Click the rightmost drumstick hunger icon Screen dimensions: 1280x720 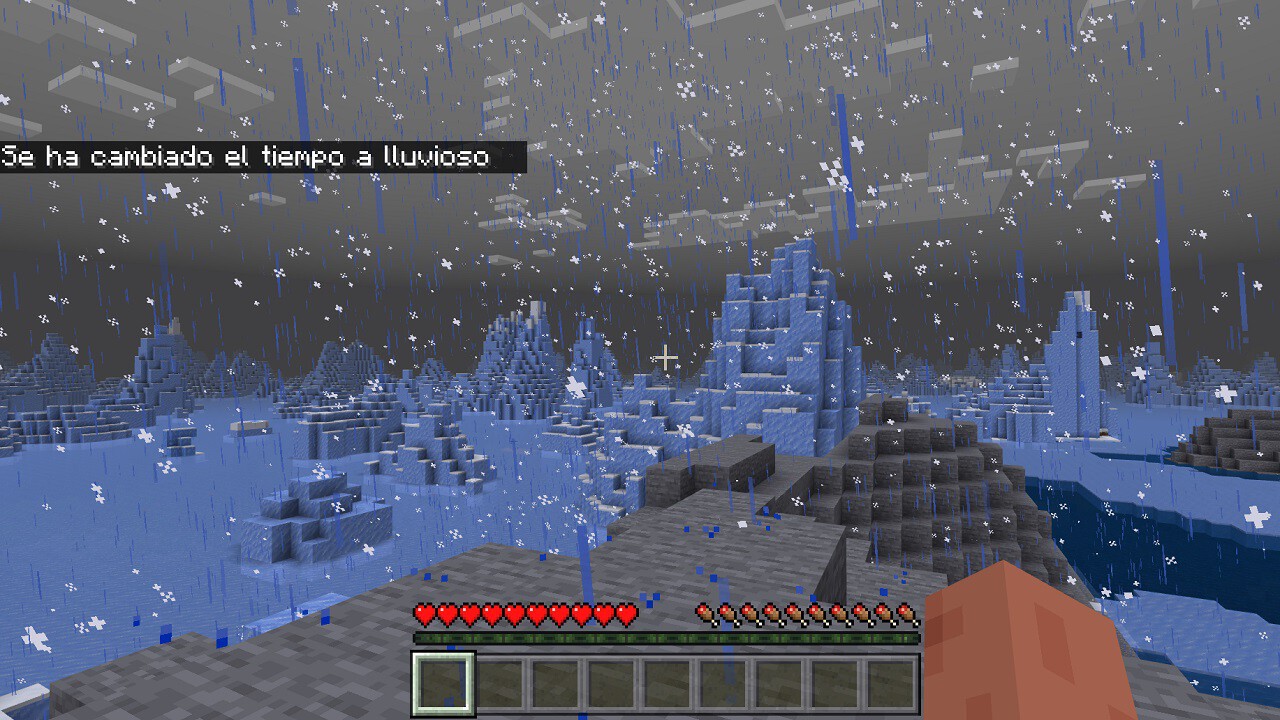pyautogui.click(x=907, y=614)
